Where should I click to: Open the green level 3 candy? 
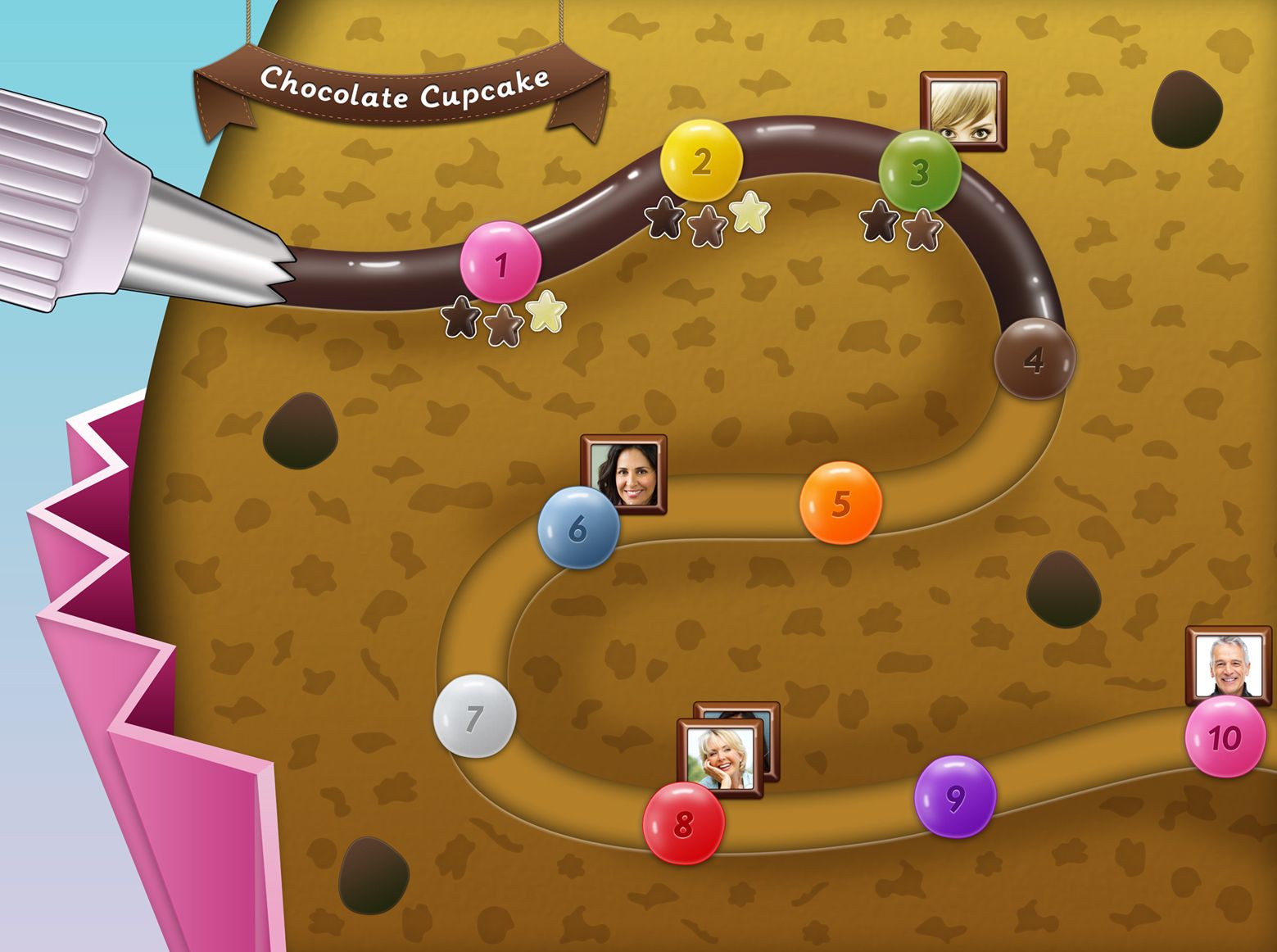pos(919,171)
